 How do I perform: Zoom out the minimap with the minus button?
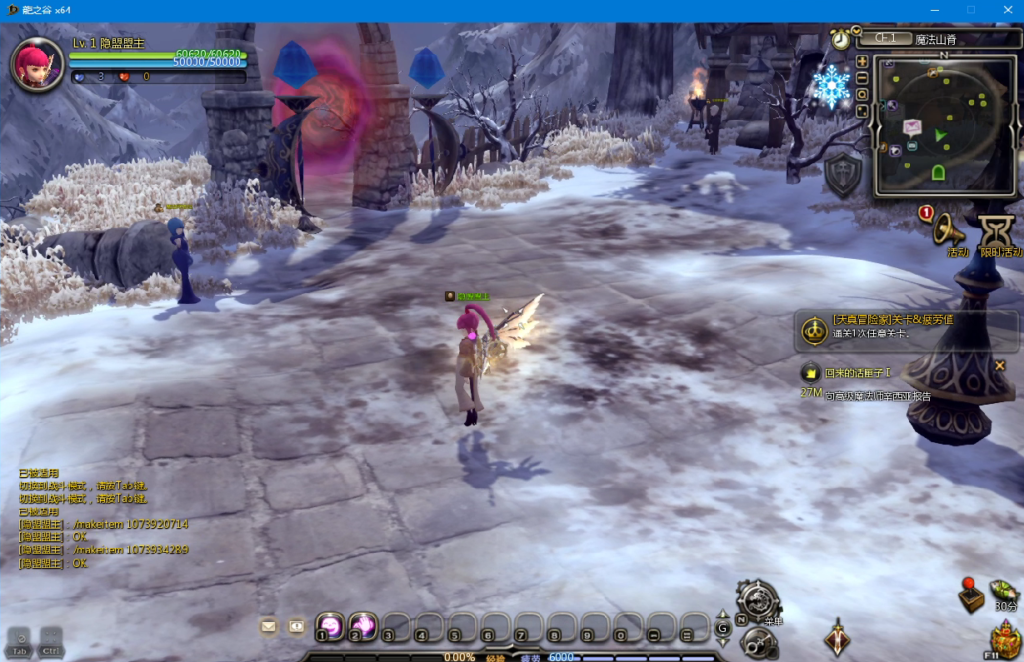862,78
